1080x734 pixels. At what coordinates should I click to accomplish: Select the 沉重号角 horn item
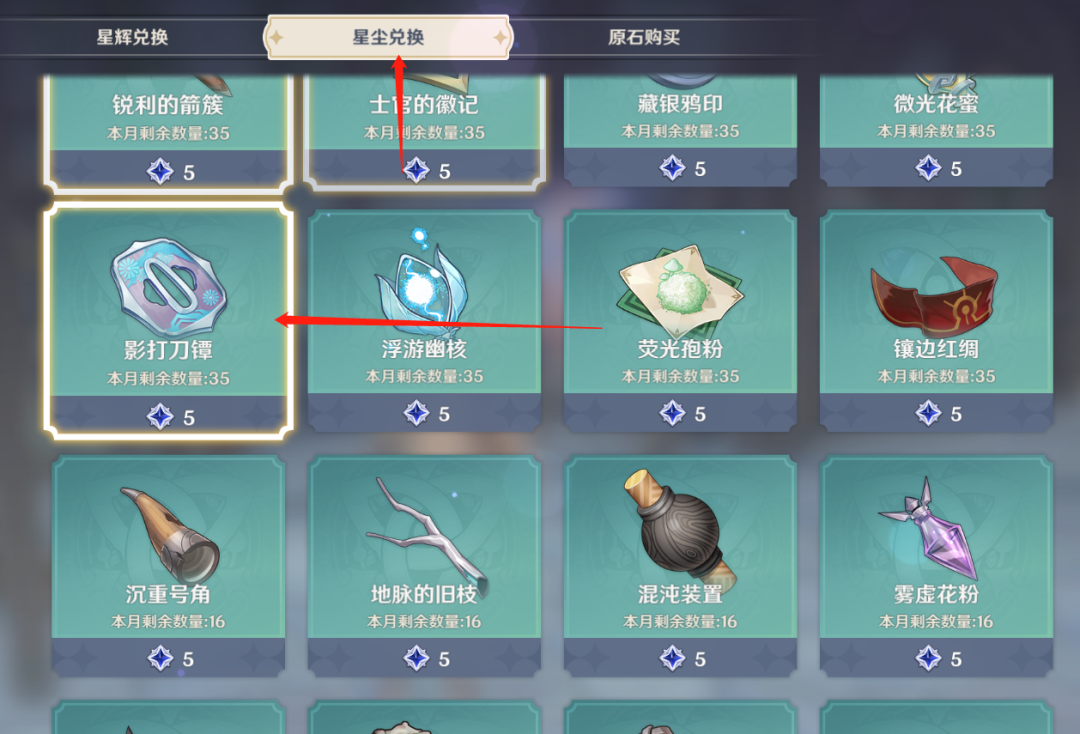tap(168, 562)
